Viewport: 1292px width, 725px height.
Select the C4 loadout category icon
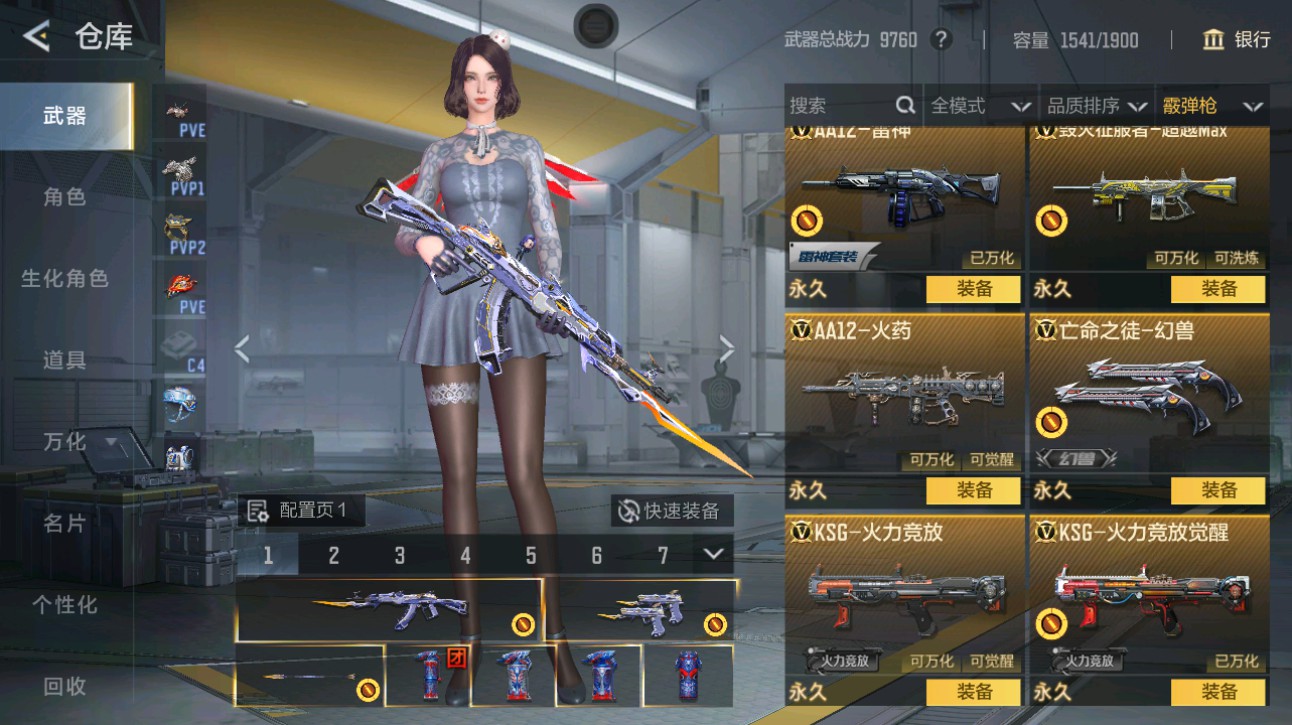(184, 350)
